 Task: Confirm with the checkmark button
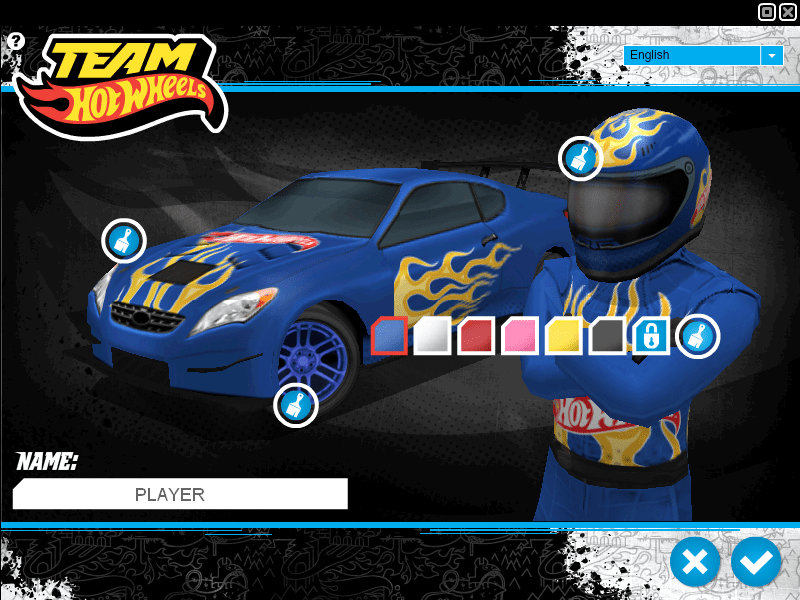(756, 562)
